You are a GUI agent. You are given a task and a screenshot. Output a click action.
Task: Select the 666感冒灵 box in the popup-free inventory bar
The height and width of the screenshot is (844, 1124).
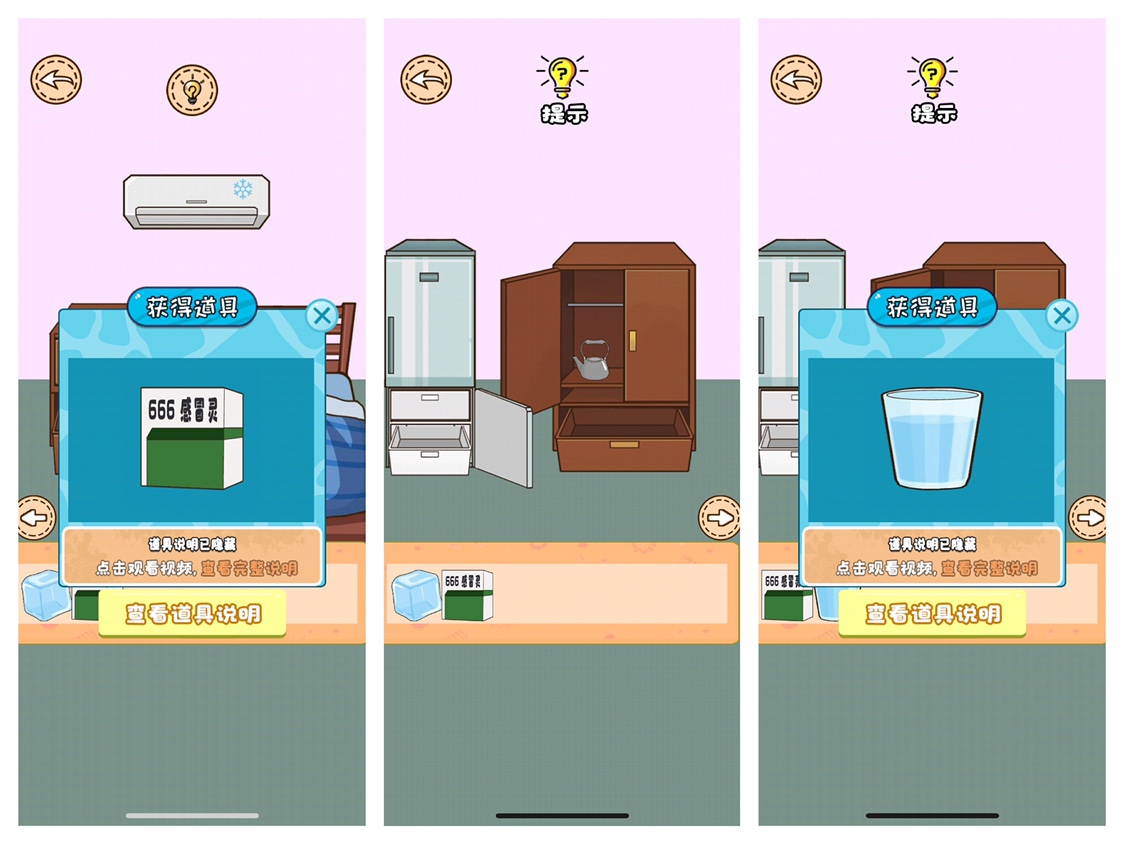[467, 594]
